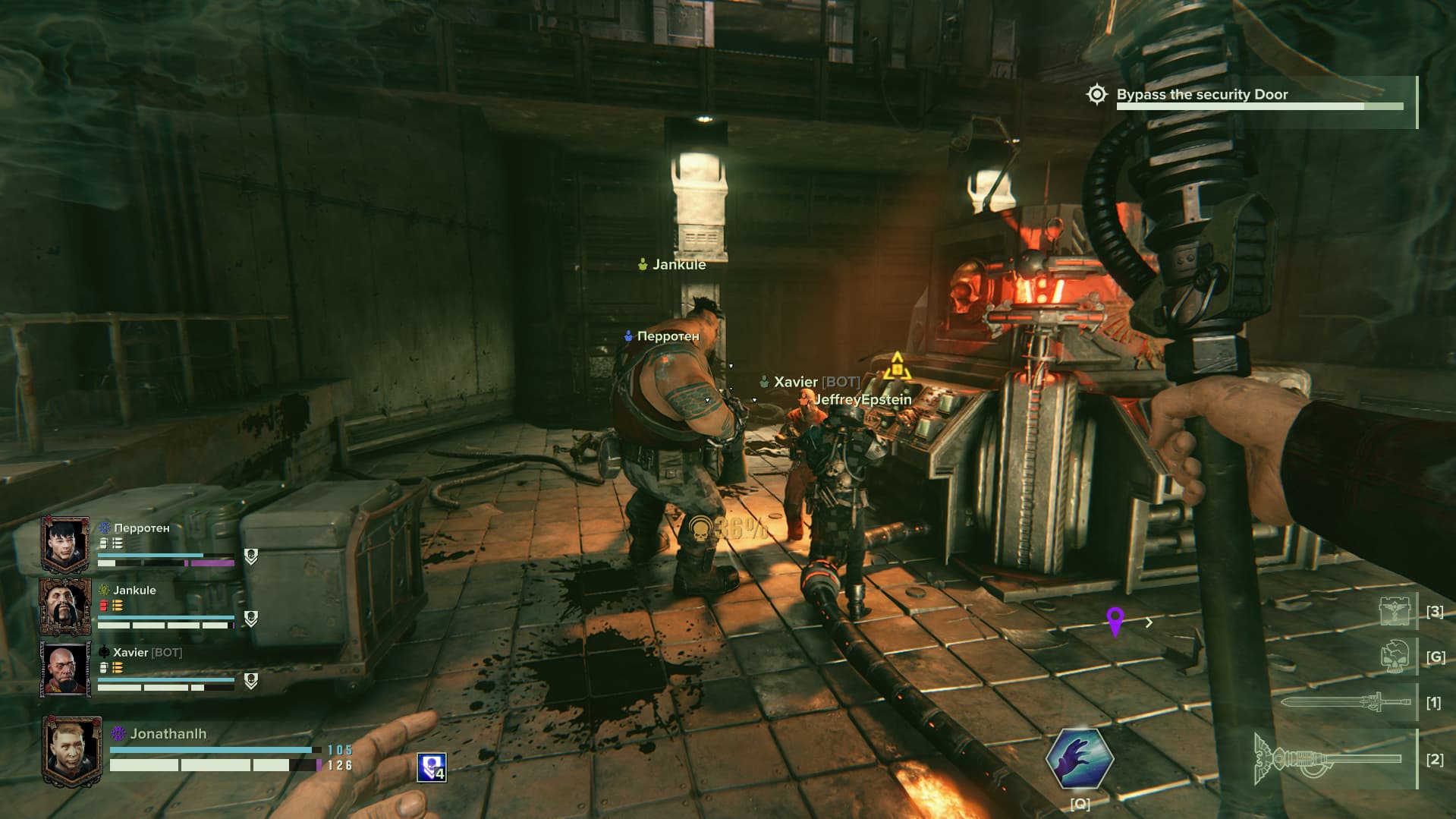Image resolution: width=1456 pixels, height=819 pixels.
Task: Switch to the sword melee weapon slot
Action: point(1337,702)
